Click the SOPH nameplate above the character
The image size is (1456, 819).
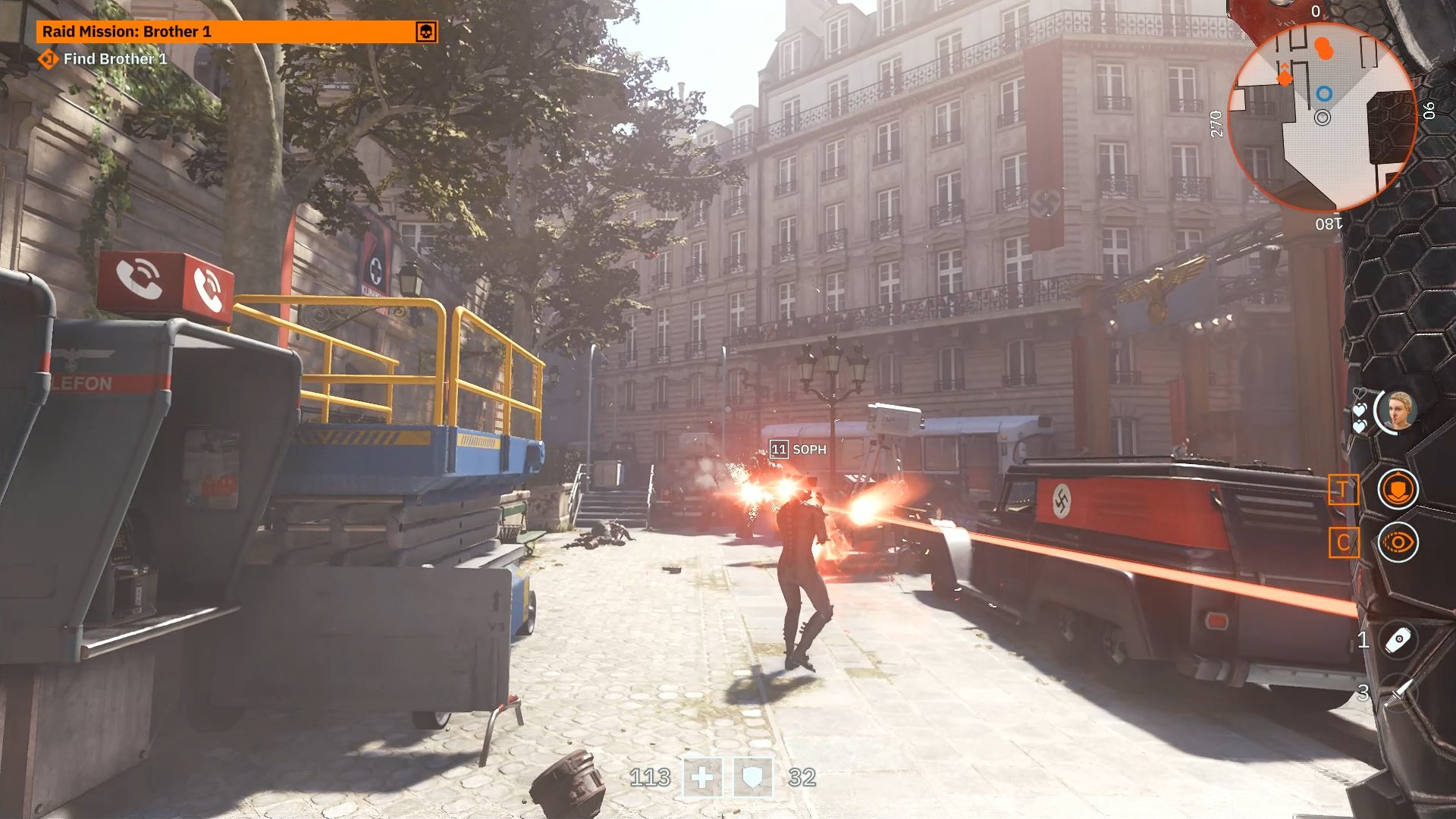809,449
